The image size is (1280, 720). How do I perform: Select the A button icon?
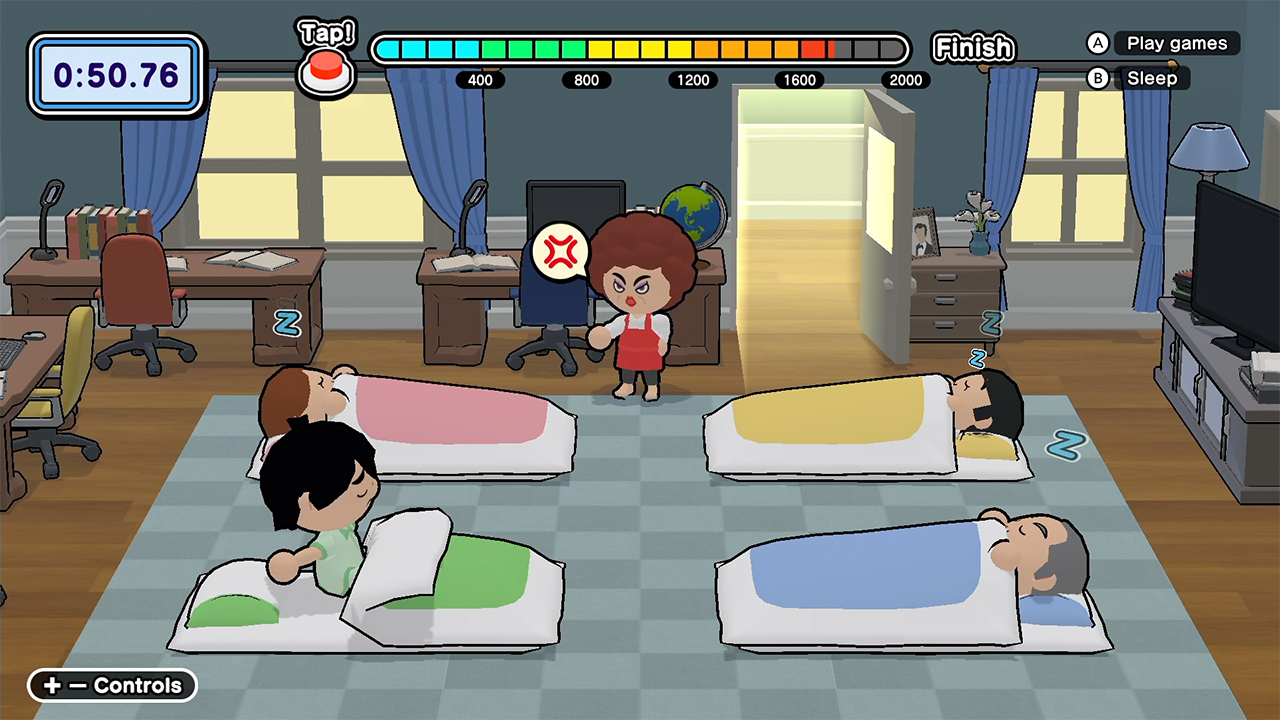1097,43
